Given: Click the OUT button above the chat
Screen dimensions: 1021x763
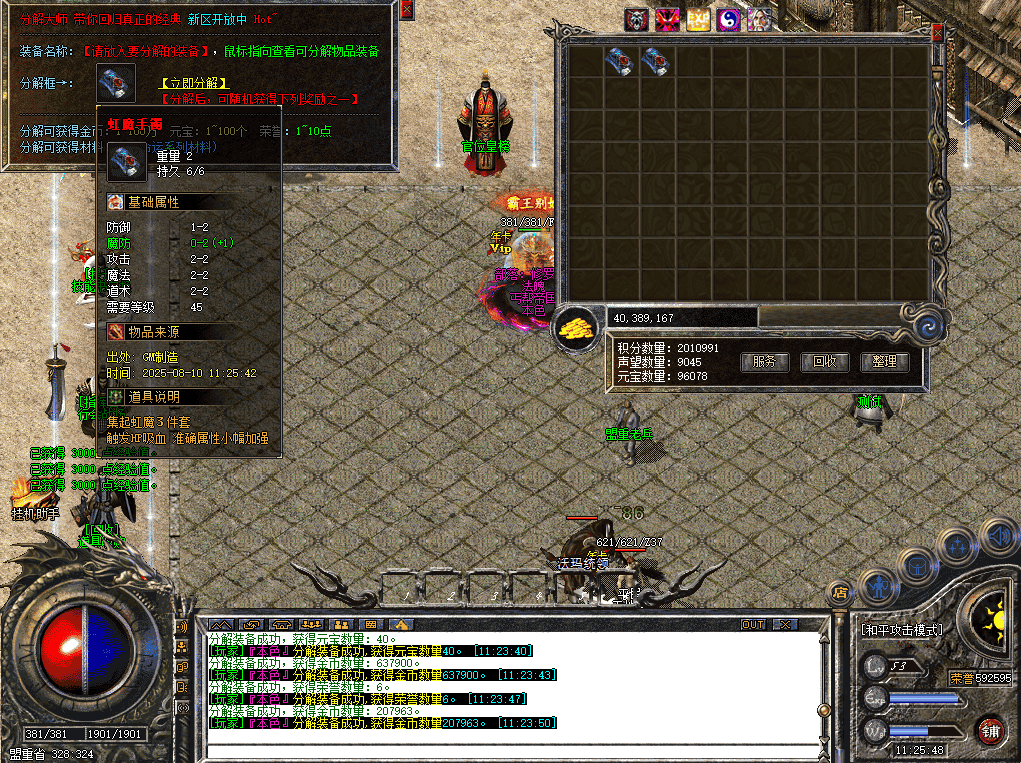Looking at the screenshot, I should pyautogui.click(x=753, y=625).
